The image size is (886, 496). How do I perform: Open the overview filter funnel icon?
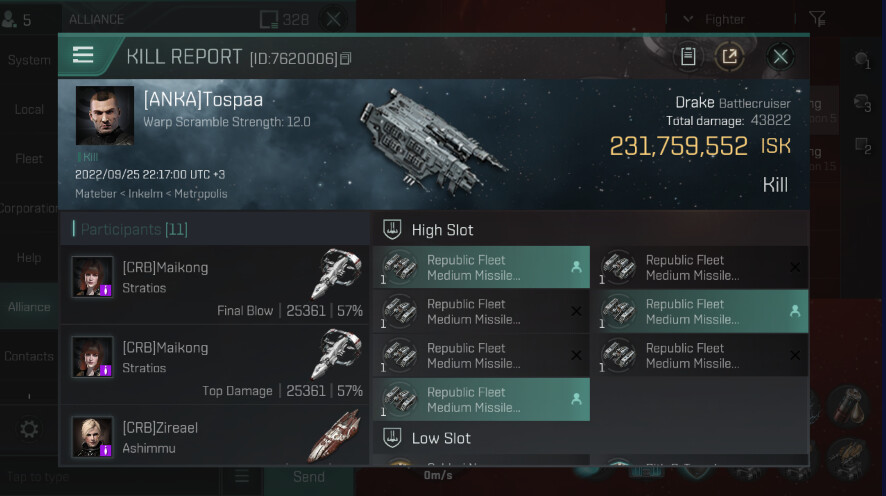tap(817, 18)
